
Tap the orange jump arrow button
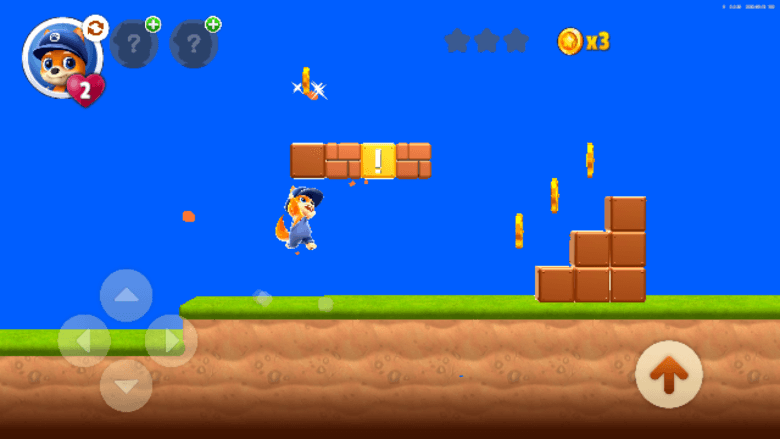coord(668,374)
